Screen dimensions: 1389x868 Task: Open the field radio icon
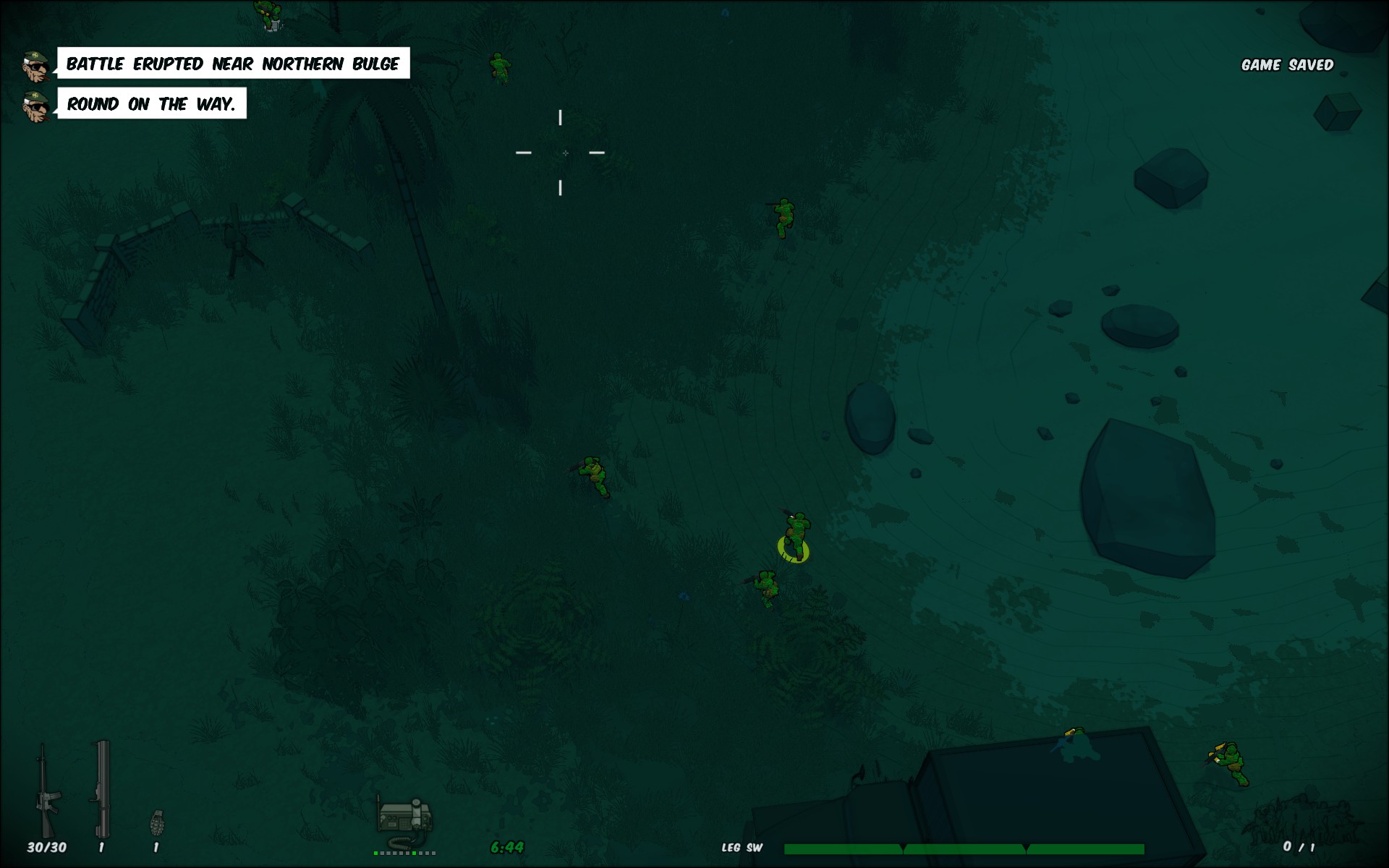[404, 819]
